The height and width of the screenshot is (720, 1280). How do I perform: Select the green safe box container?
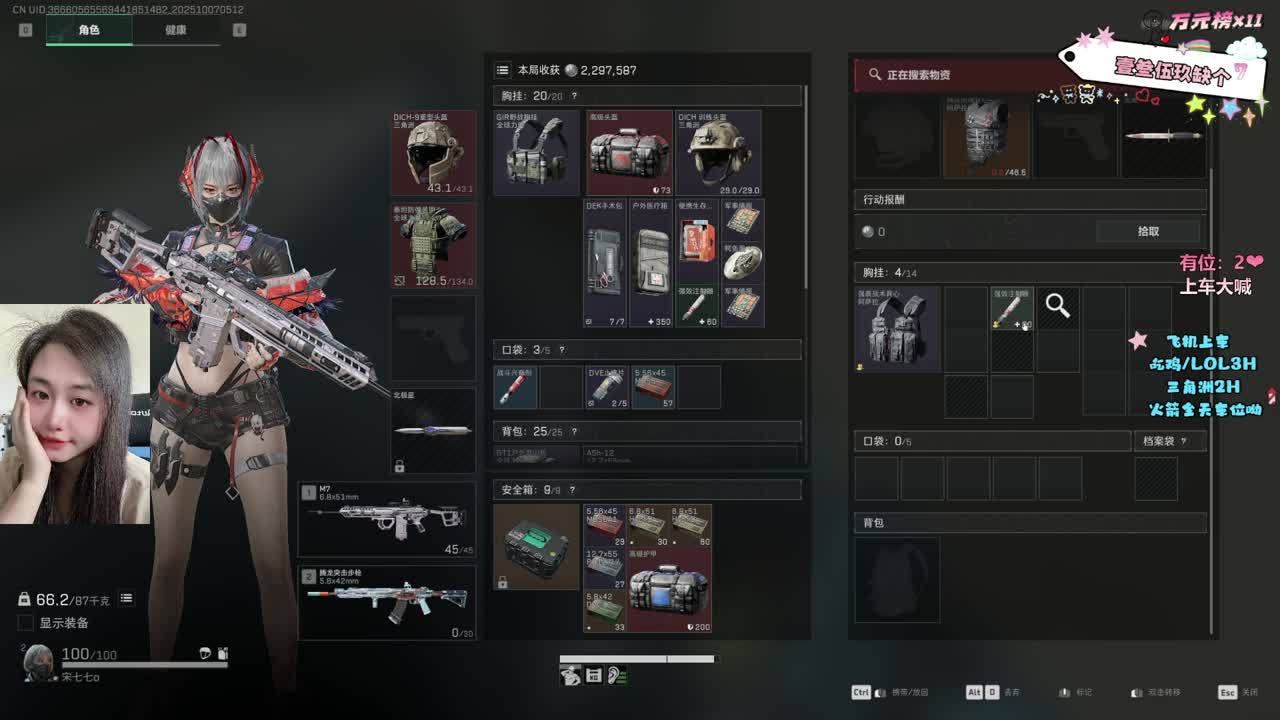[536, 546]
